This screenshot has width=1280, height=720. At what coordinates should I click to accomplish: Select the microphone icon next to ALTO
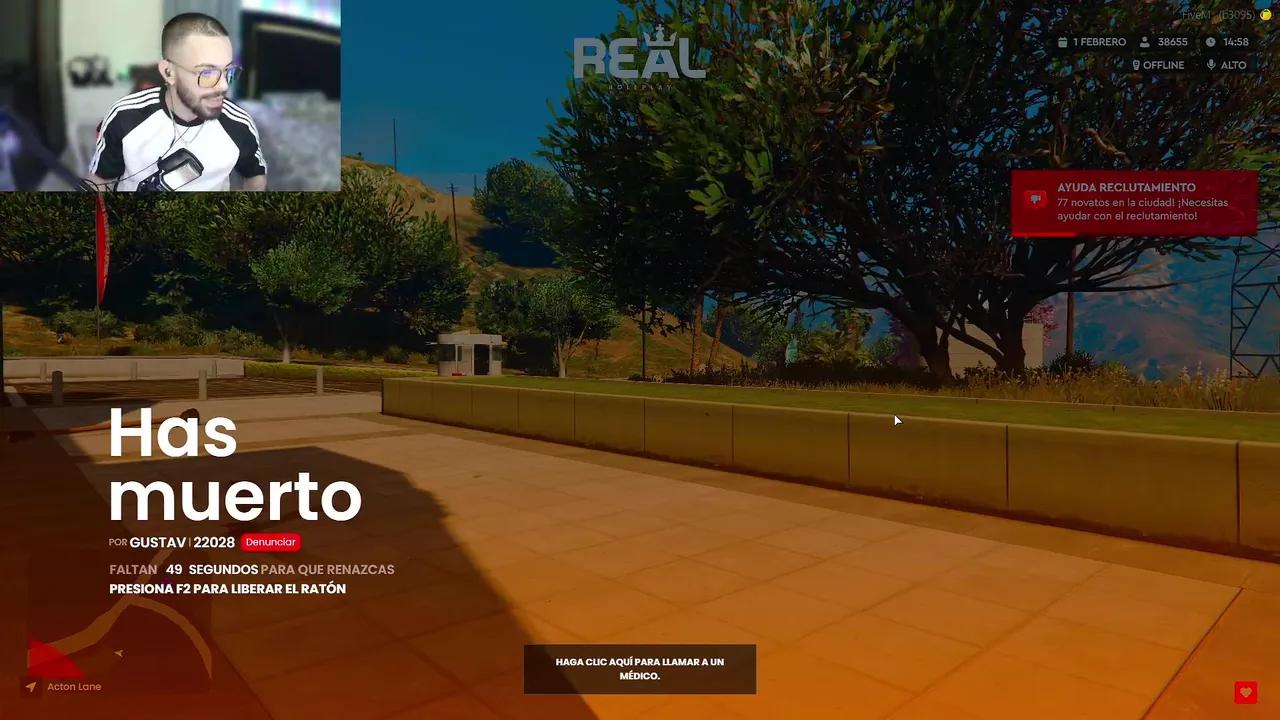pyautogui.click(x=1209, y=64)
